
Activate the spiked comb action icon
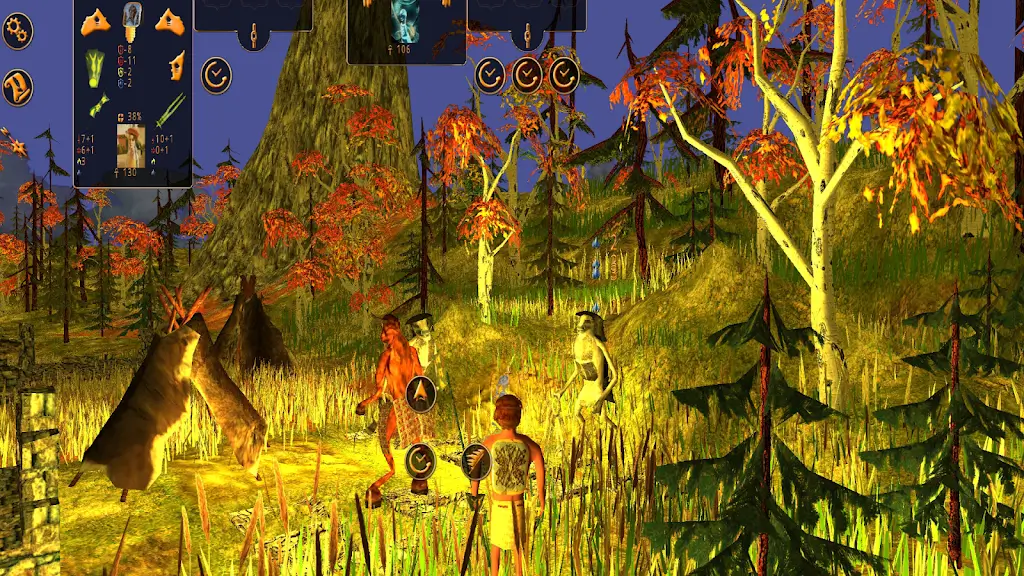tap(476, 461)
